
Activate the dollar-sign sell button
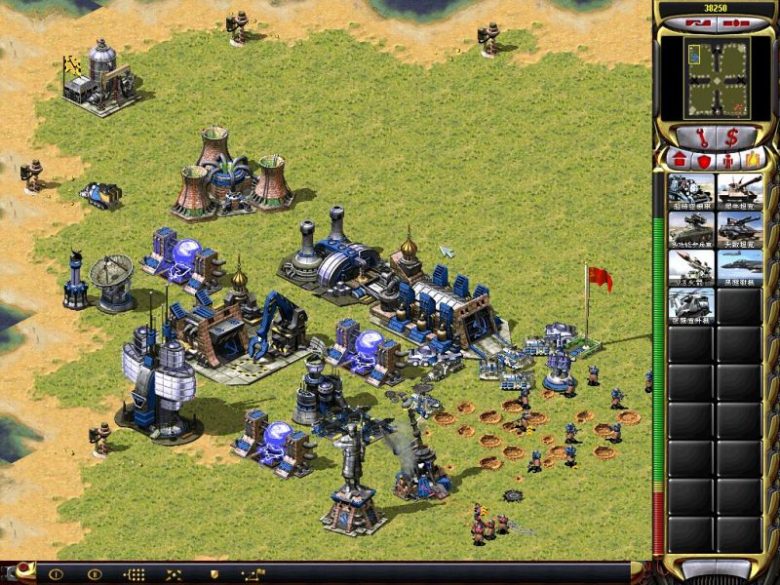click(732, 137)
